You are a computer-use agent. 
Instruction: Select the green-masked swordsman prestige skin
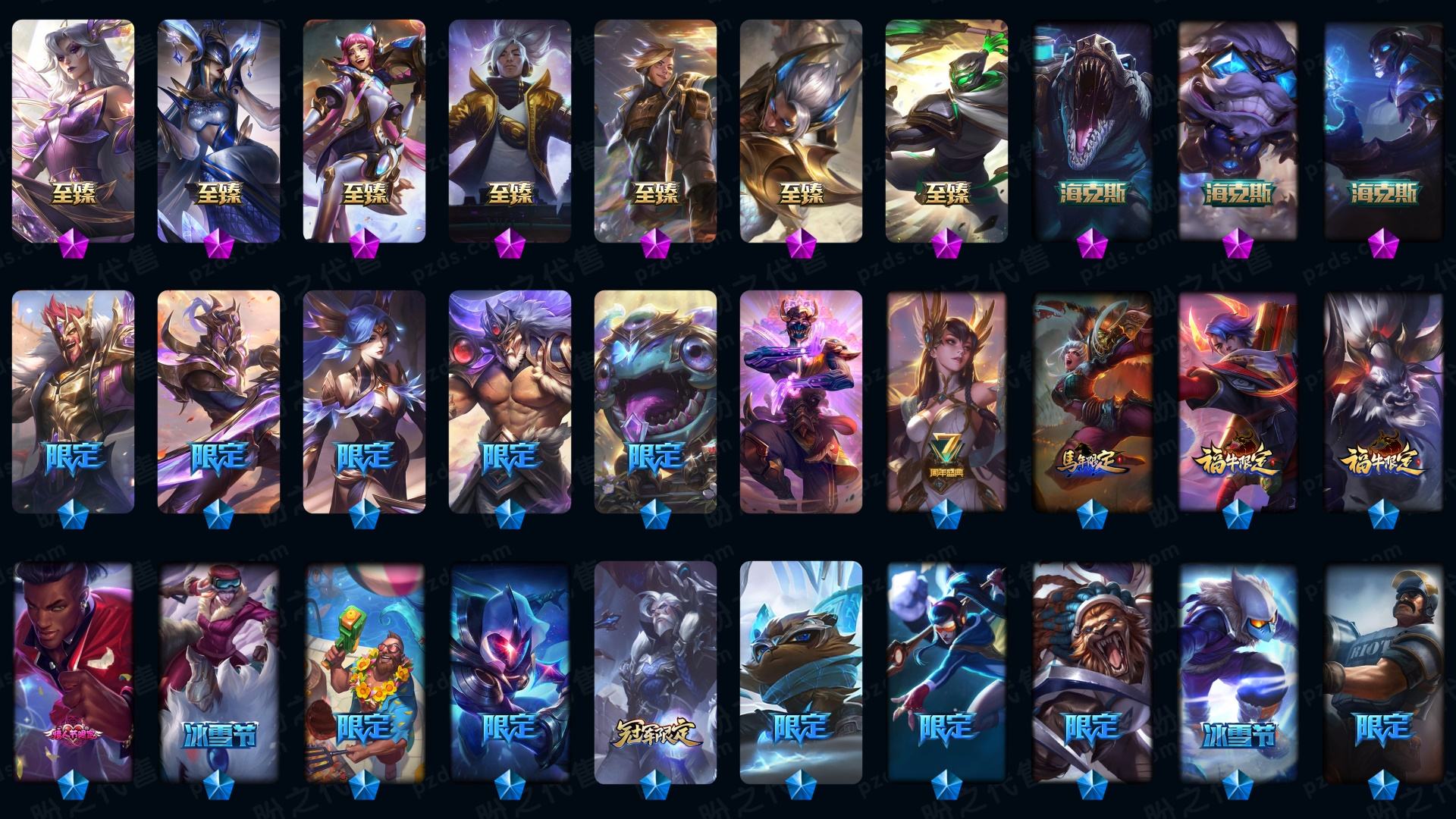[x=946, y=130]
